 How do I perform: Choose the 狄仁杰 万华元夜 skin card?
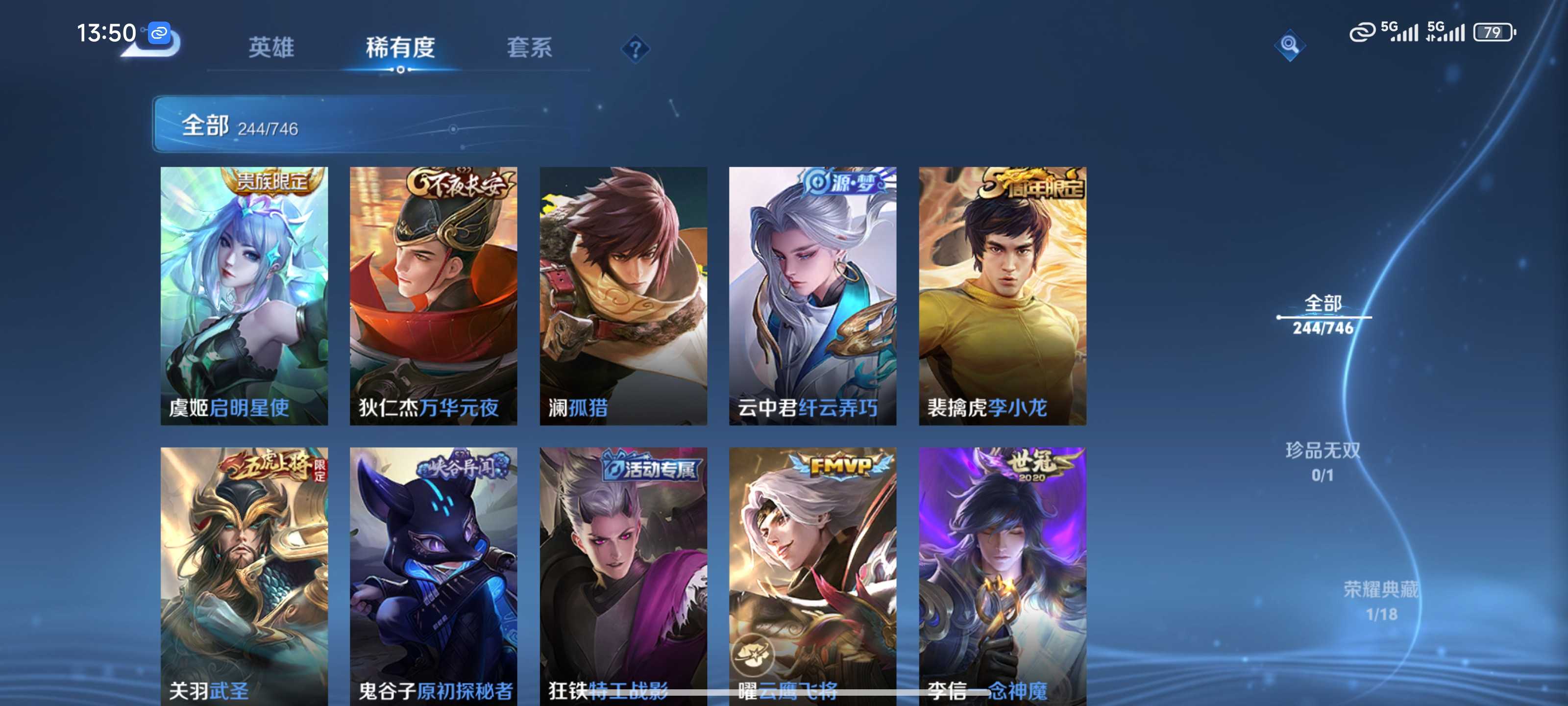[x=433, y=296]
